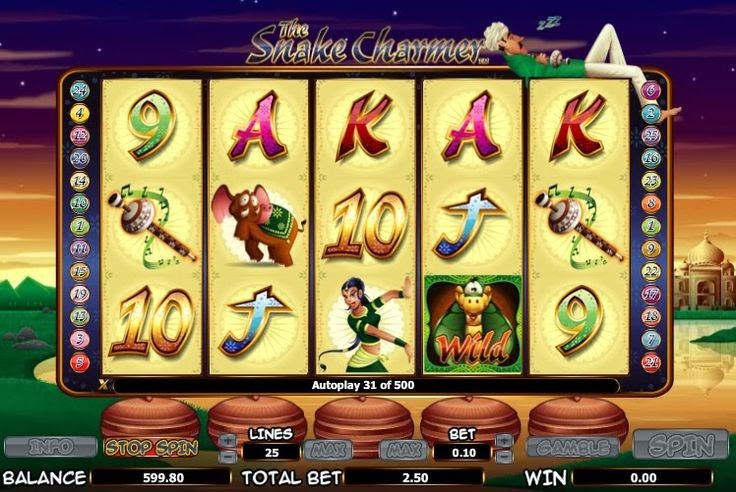Hit the SPIN button

pyautogui.click(x=681, y=445)
